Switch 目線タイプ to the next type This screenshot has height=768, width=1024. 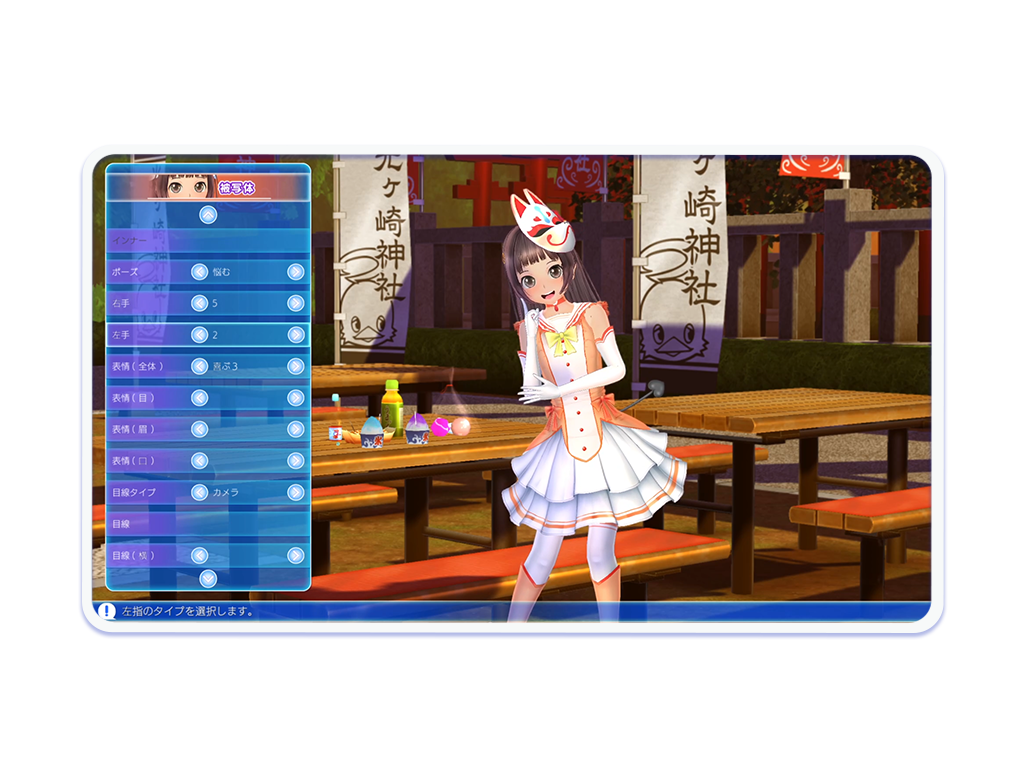(295, 492)
